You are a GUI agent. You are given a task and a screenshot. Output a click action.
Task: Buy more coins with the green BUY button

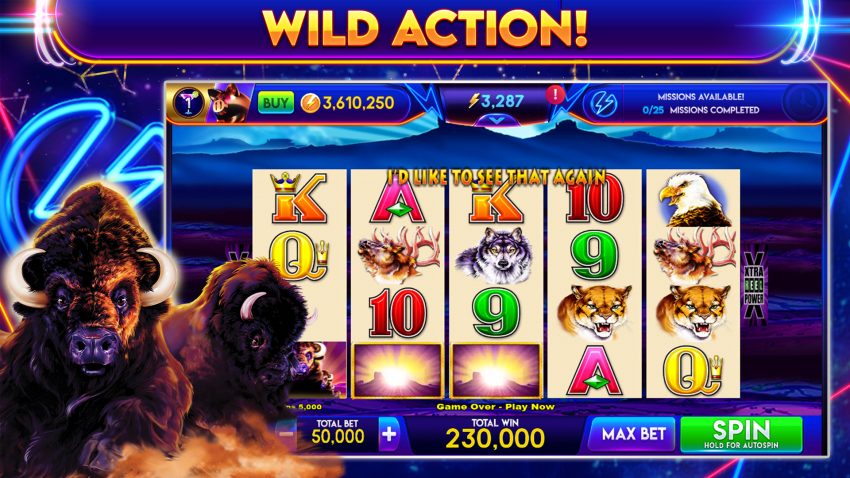point(275,102)
